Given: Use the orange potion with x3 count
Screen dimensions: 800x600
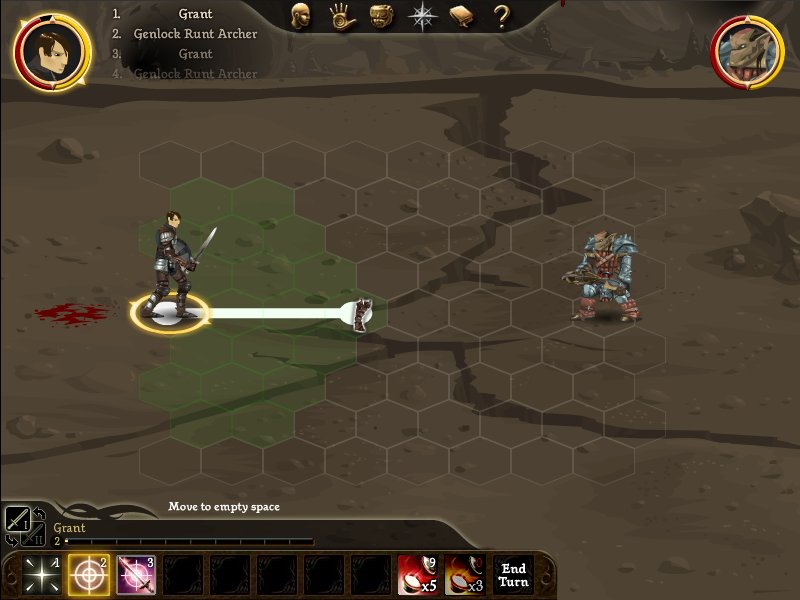Looking at the screenshot, I should pos(464,575).
